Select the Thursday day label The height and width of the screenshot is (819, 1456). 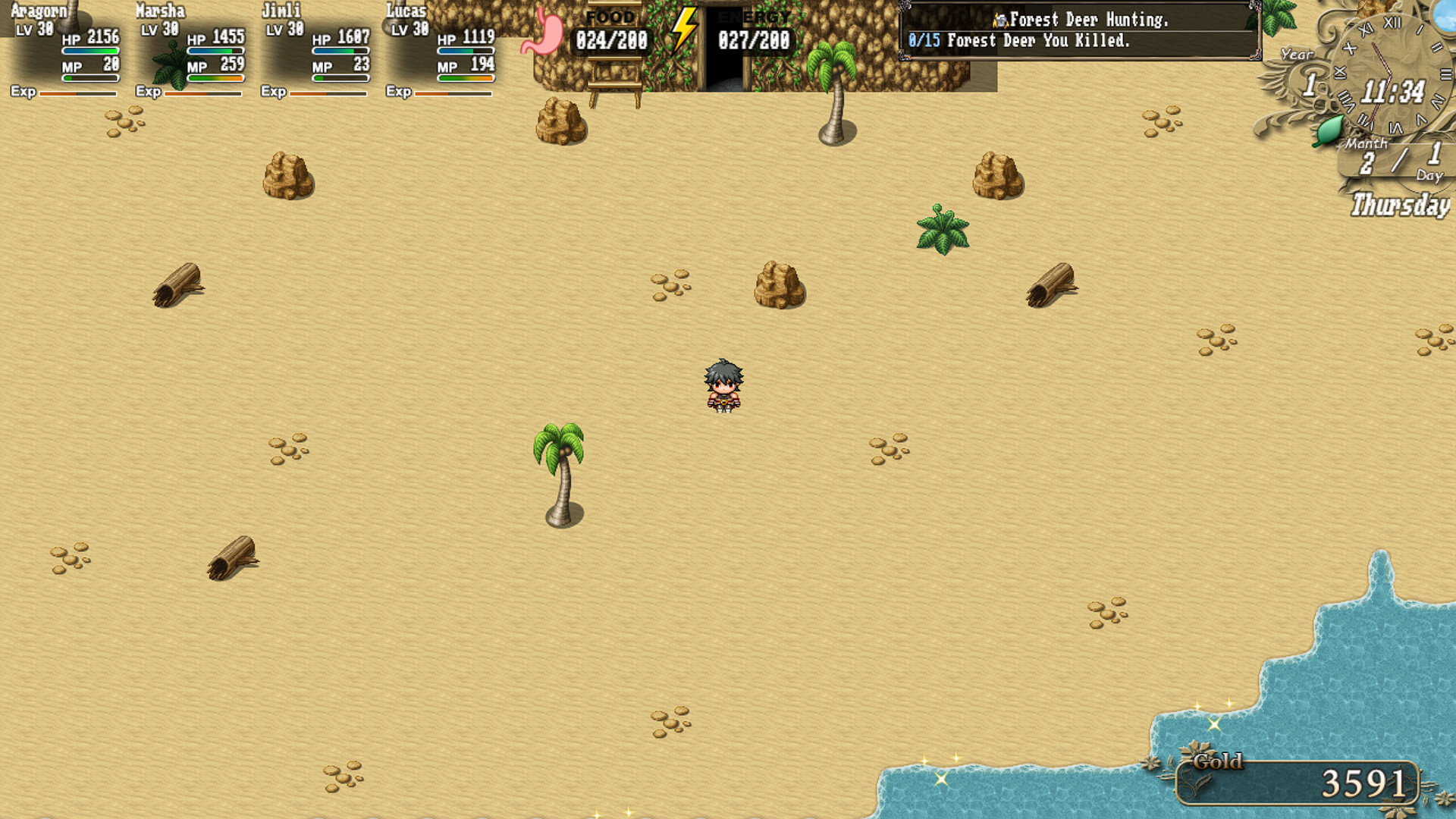click(1399, 205)
